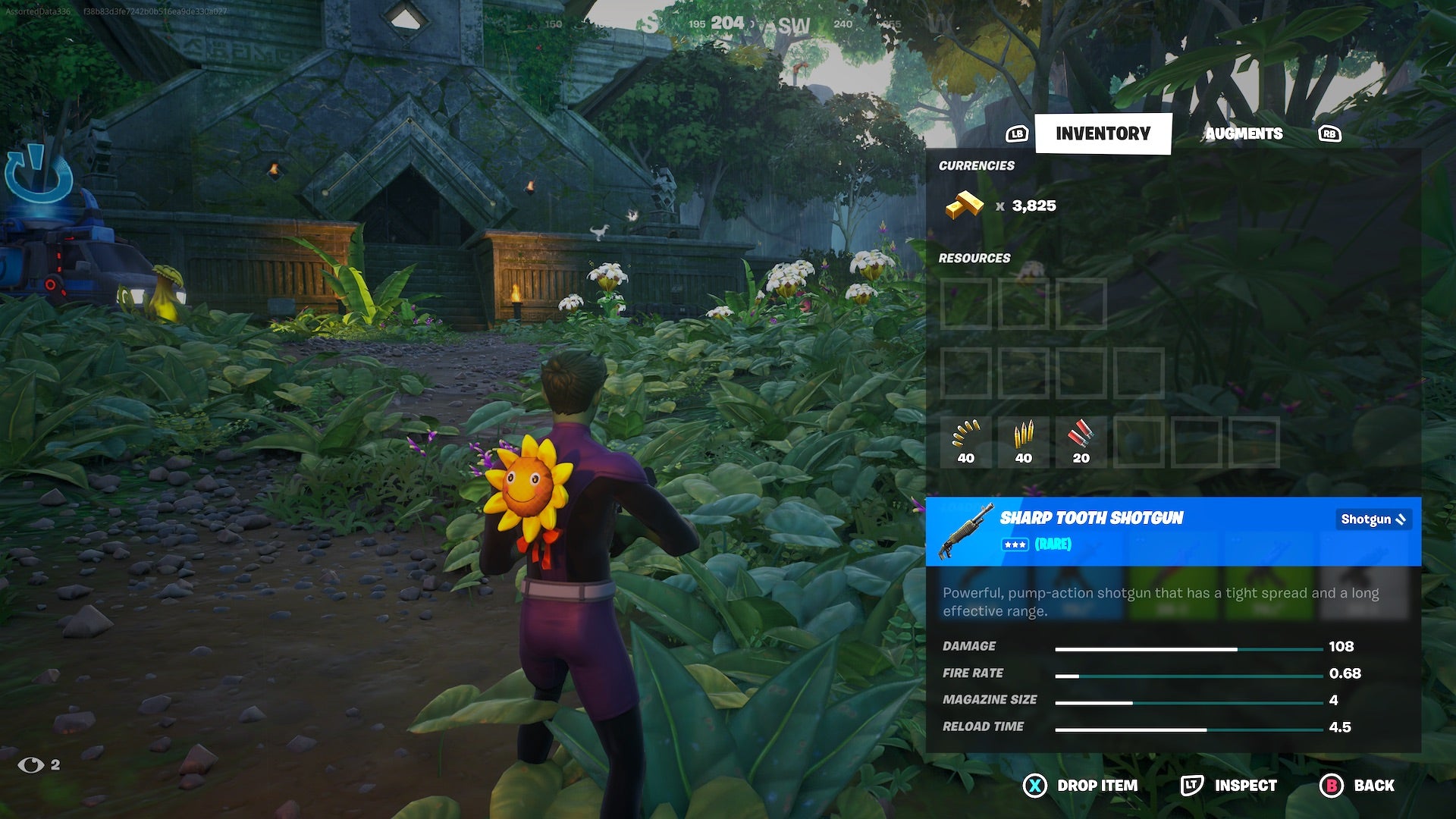Viewport: 1456px width, 819px height.
Task: Switch to the Augments tab
Action: coord(1244,133)
